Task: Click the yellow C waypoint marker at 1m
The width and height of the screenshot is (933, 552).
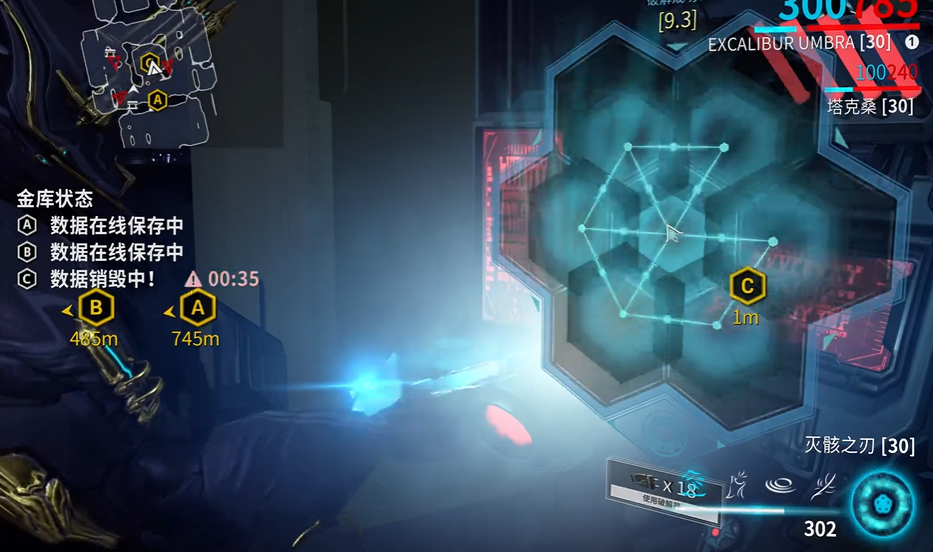Action: (746, 287)
